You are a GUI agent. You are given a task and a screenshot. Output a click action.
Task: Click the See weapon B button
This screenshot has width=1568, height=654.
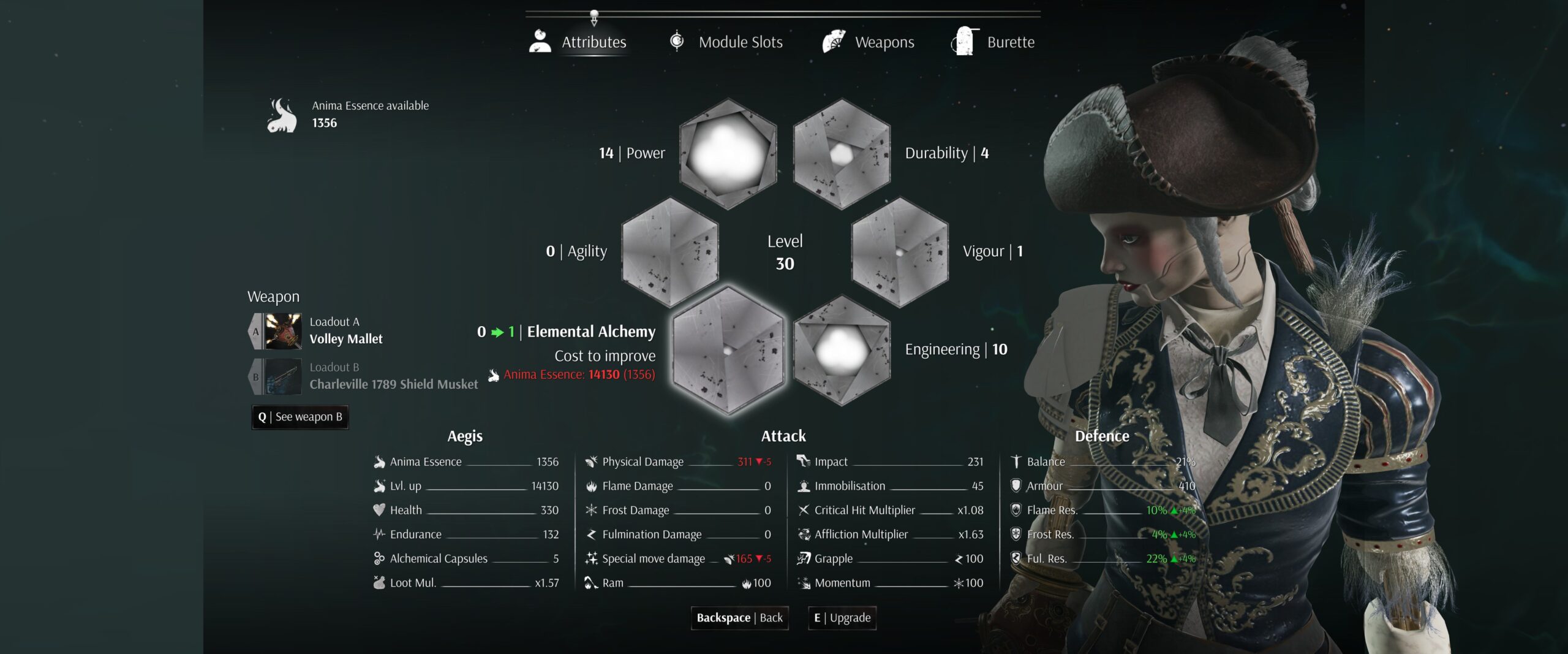pyautogui.click(x=300, y=417)
